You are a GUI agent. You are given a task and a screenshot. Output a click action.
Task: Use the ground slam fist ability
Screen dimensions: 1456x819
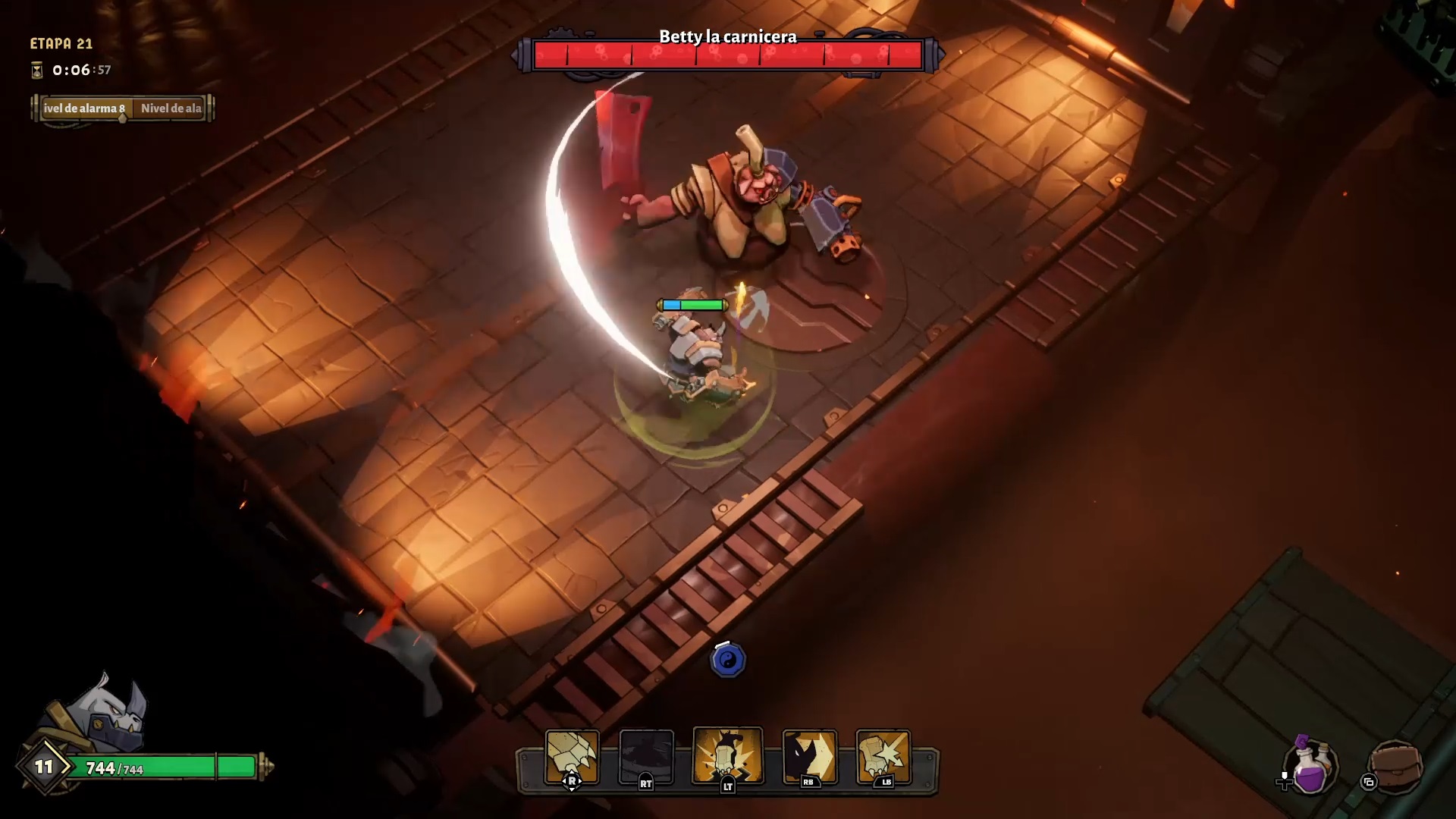coord(728,755)
